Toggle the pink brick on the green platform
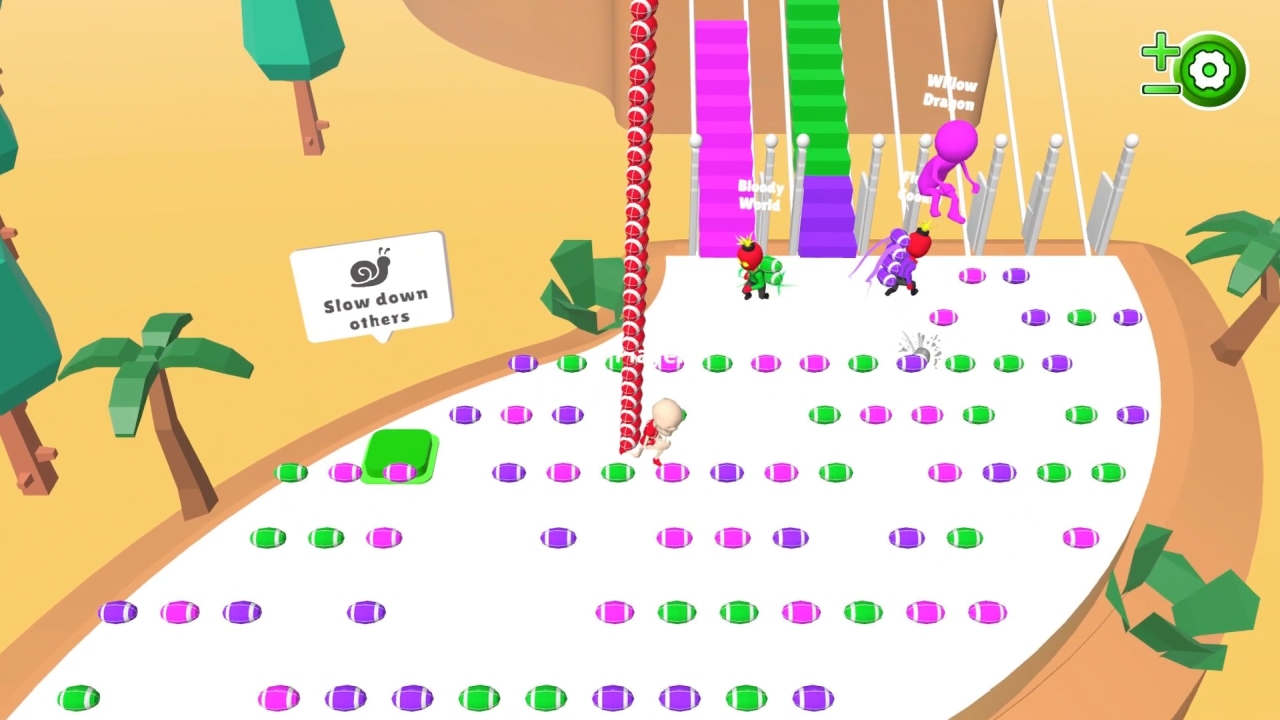This screenshot has height=720, width=1280. (399, 470)
